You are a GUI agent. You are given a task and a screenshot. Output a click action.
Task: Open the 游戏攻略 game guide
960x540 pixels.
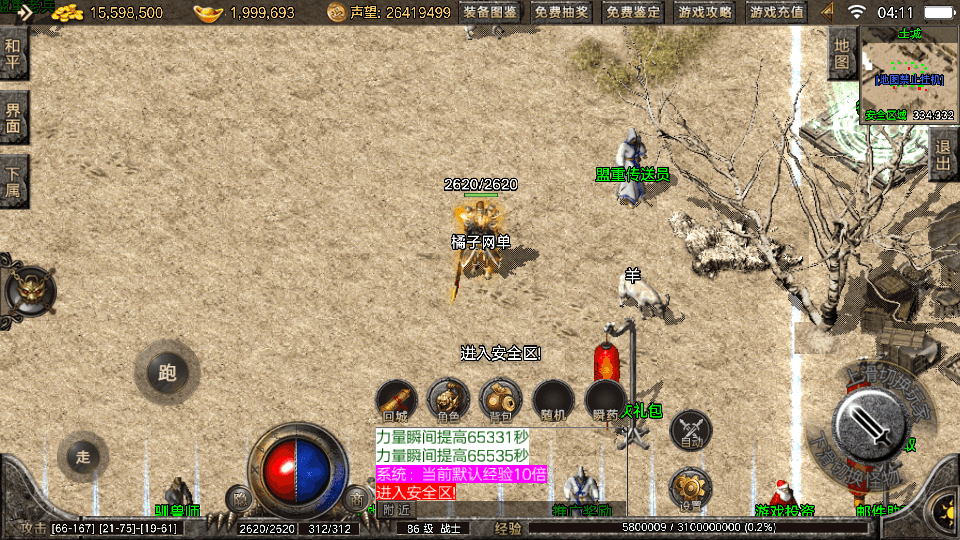tap(705, 13)
